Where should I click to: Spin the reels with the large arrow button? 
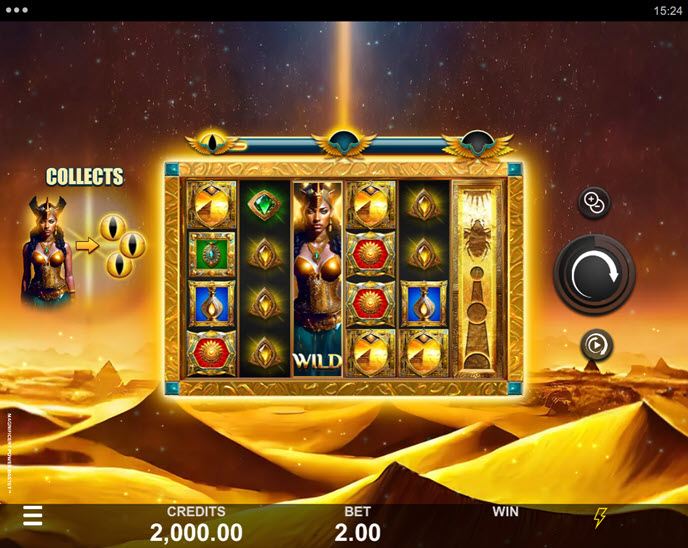pyautogui.click(x=596, y=274)
